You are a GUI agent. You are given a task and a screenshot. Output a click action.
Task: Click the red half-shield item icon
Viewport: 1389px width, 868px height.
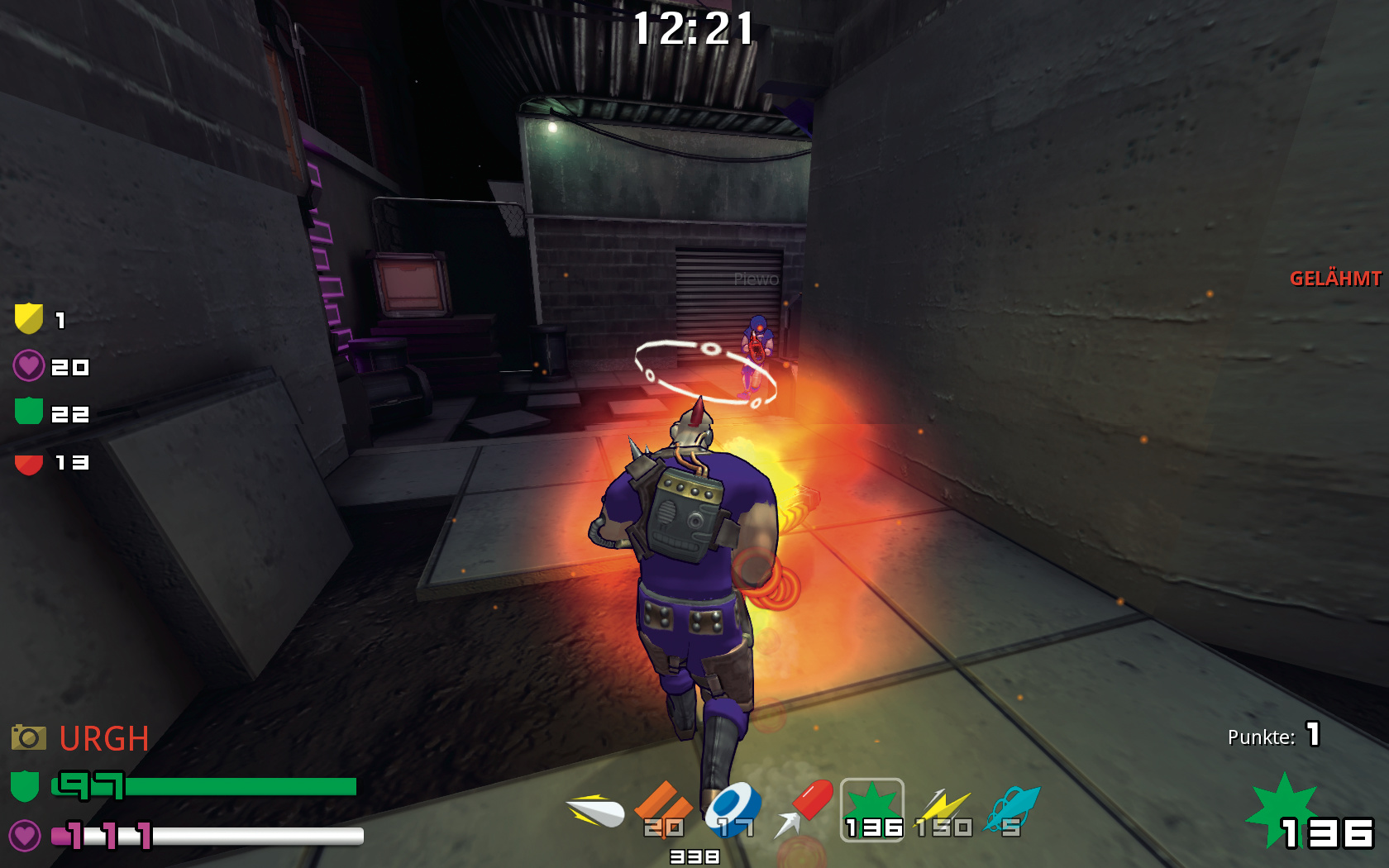(29, 463)
